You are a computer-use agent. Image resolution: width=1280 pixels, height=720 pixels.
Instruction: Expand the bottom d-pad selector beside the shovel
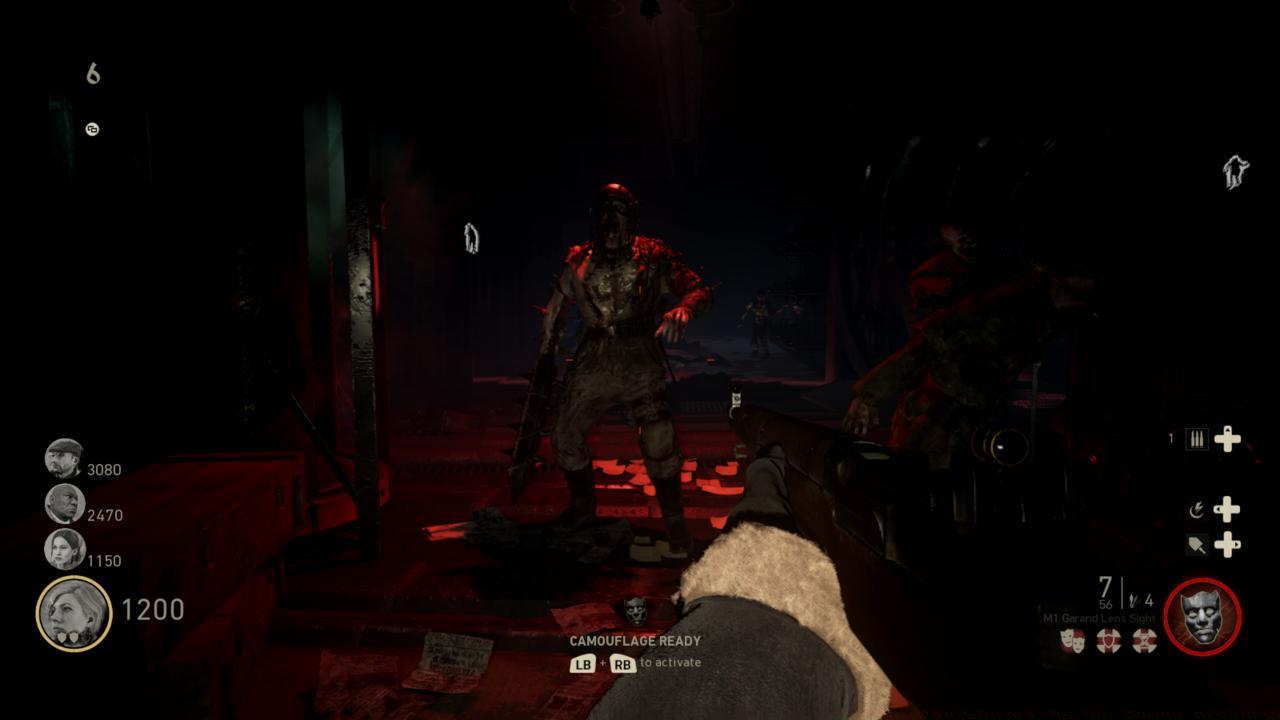(x=1227, y=547)
